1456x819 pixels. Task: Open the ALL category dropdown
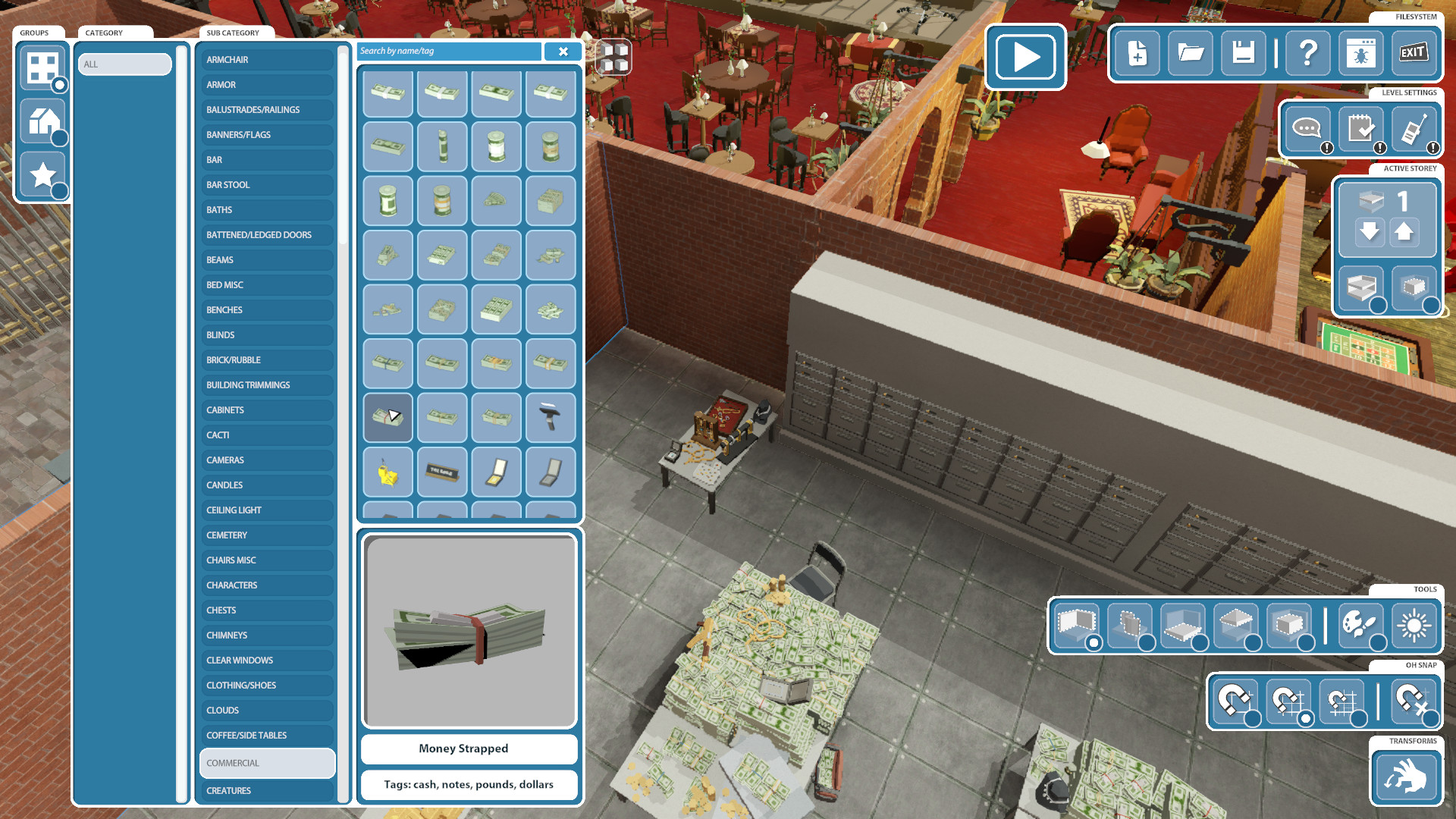point(124,64)
